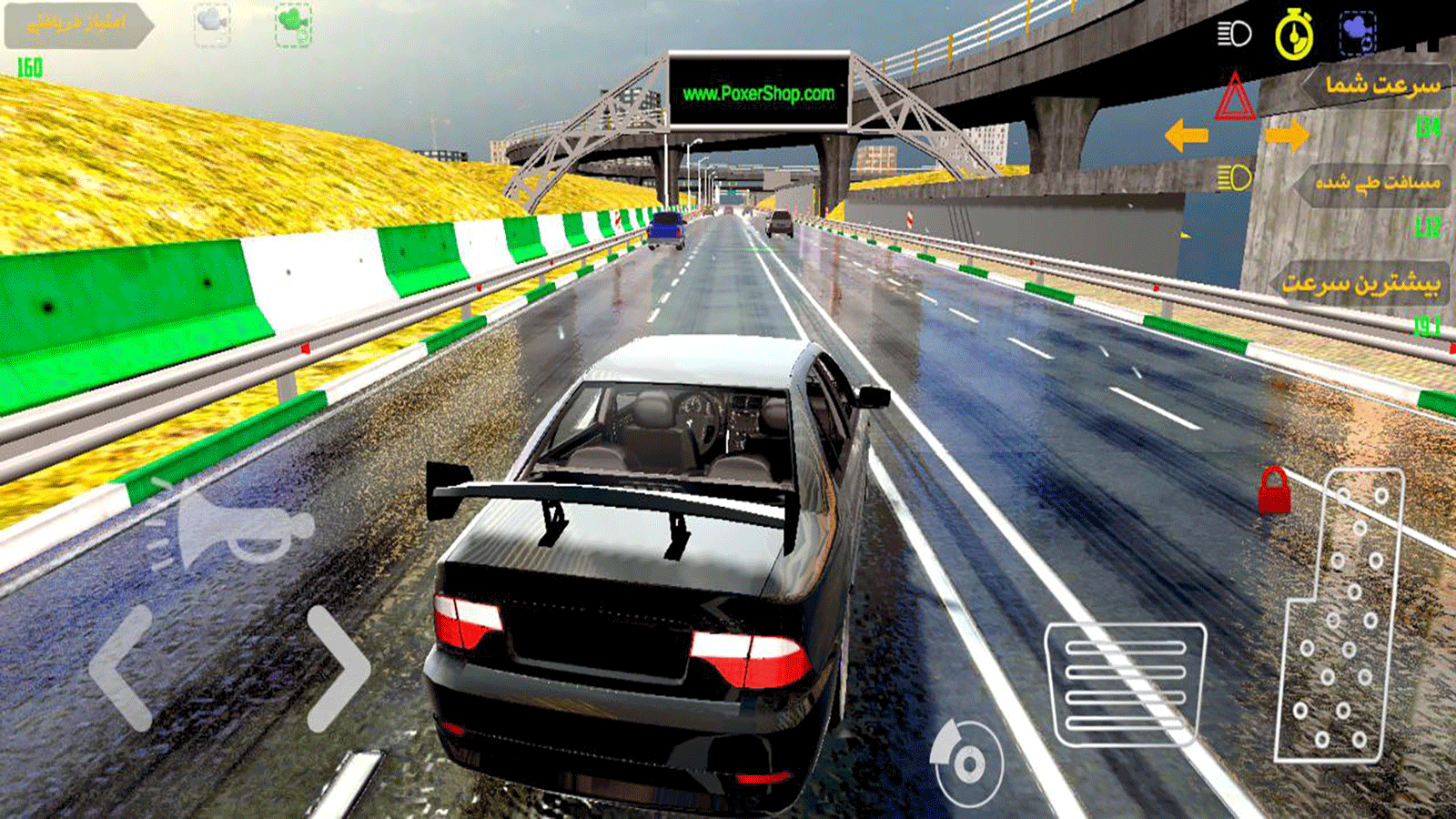Image resolution: width=1456 pixels, height=819 pixels.
Task: Click the yellow stopwatch icon
Action: 1294,35
